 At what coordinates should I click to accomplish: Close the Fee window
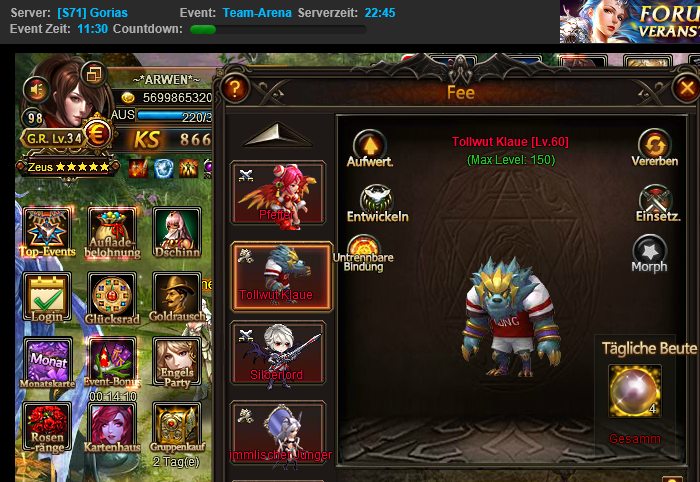click(685, 88)
